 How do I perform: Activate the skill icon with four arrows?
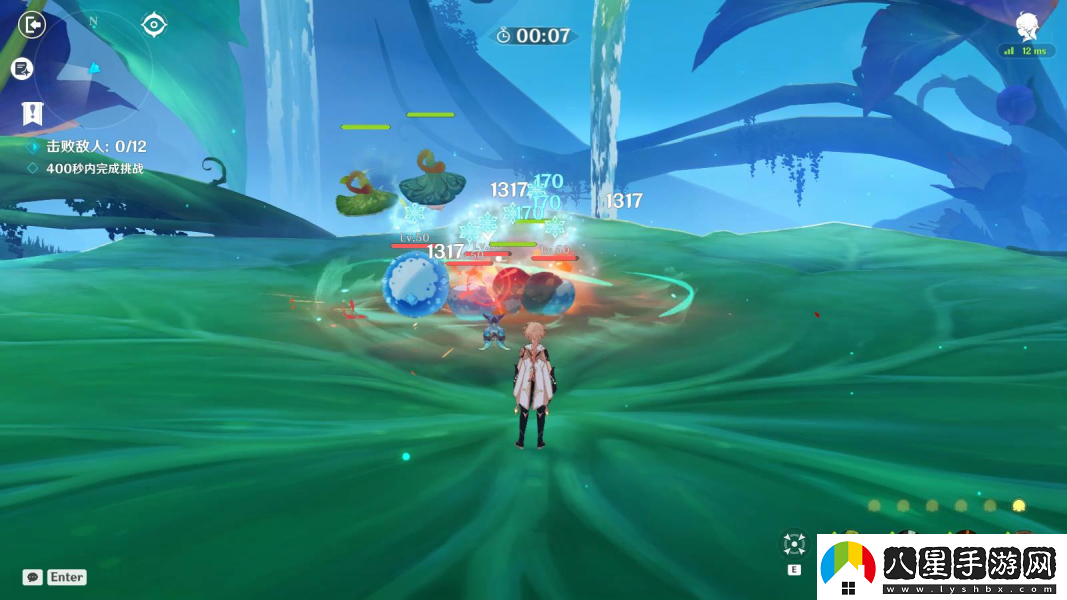pos(794,544)
